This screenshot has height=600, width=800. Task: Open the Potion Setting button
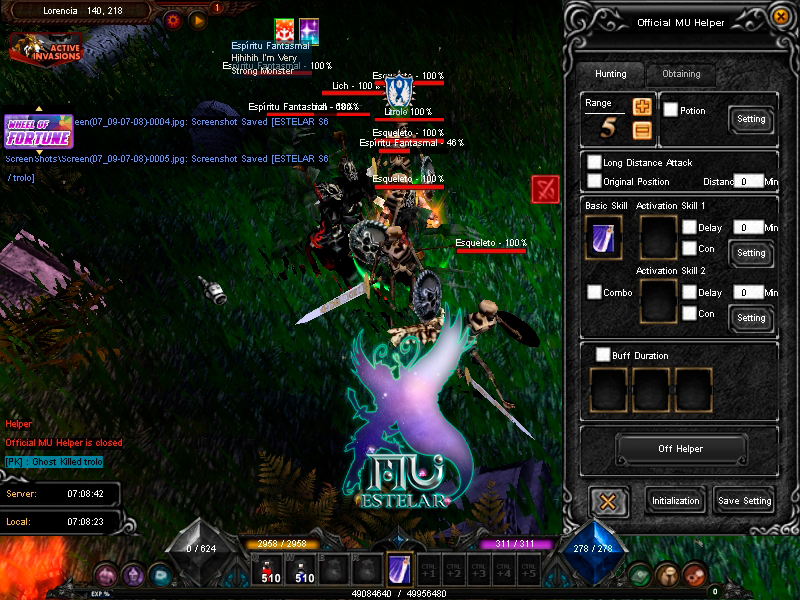751,119
